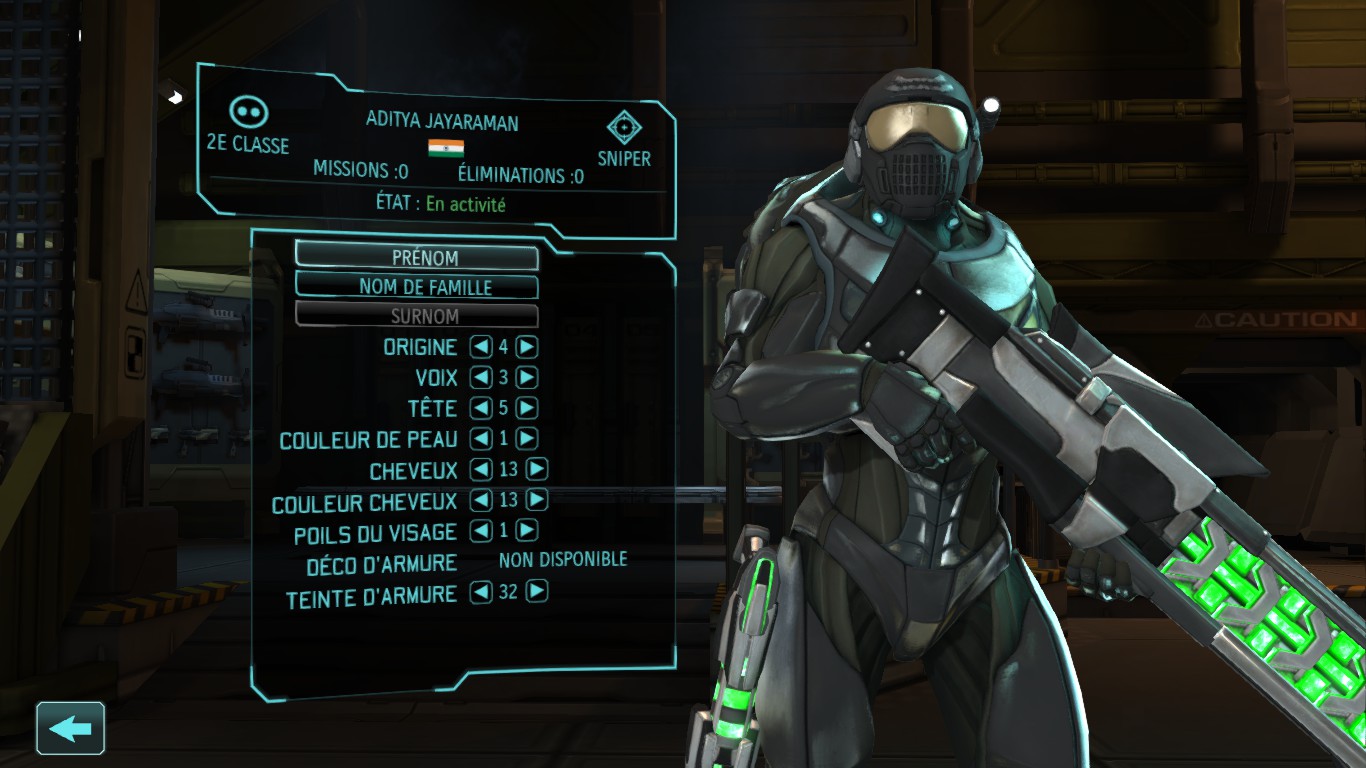1366x768 pixels.
Task: Advance to the next Tête
Action: click(527, 408)
